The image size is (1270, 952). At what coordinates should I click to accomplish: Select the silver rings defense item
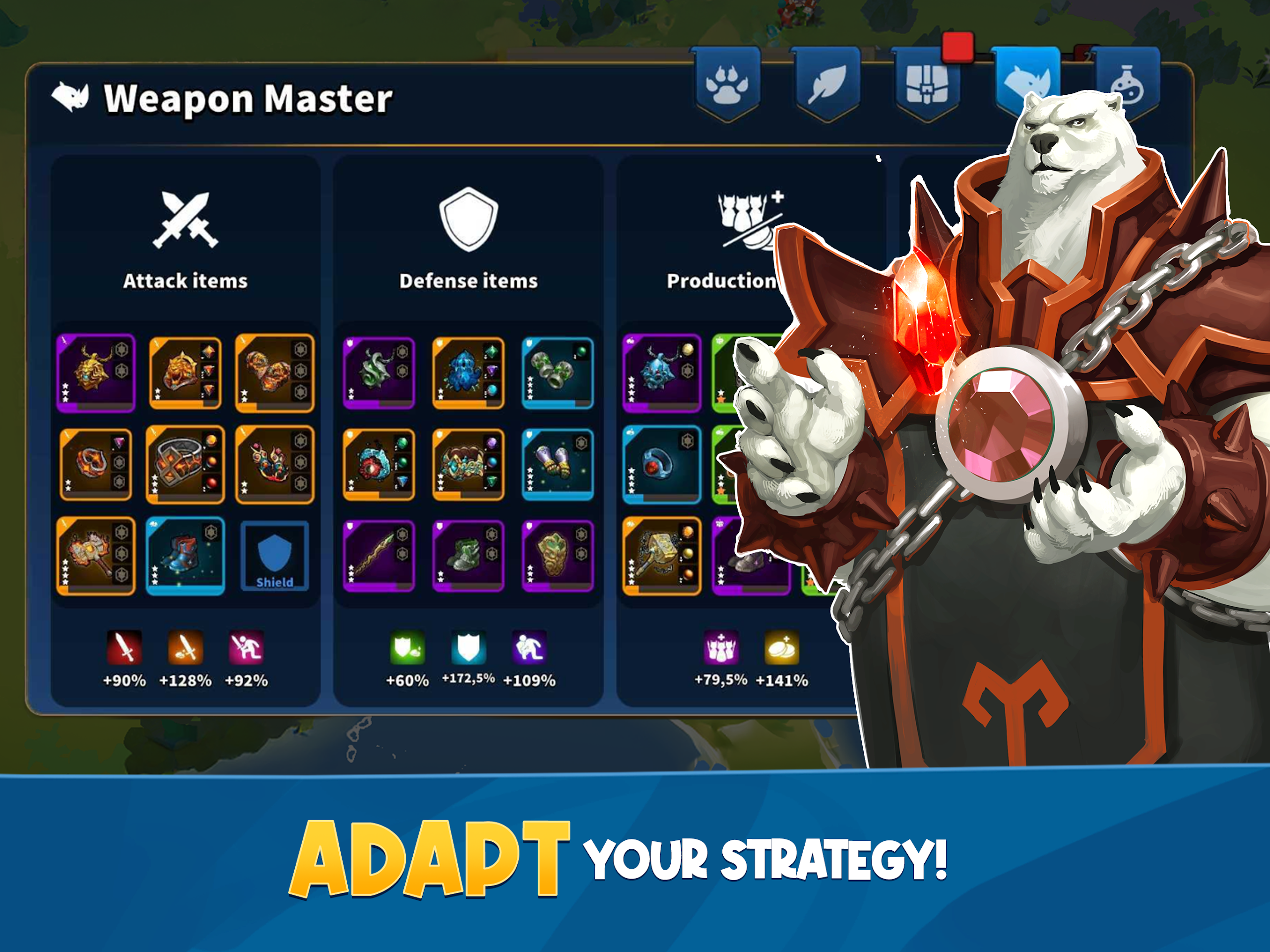pos(557,373)
